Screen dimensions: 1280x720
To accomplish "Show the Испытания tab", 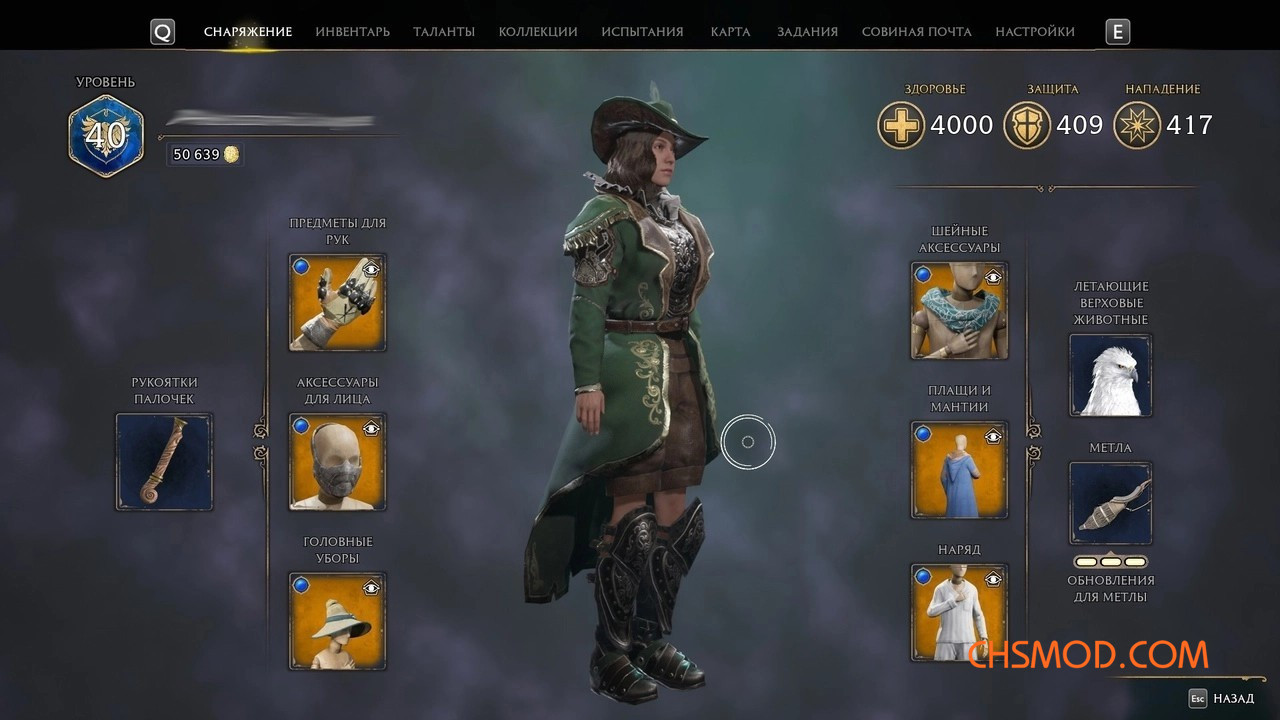I will point(642,32).
